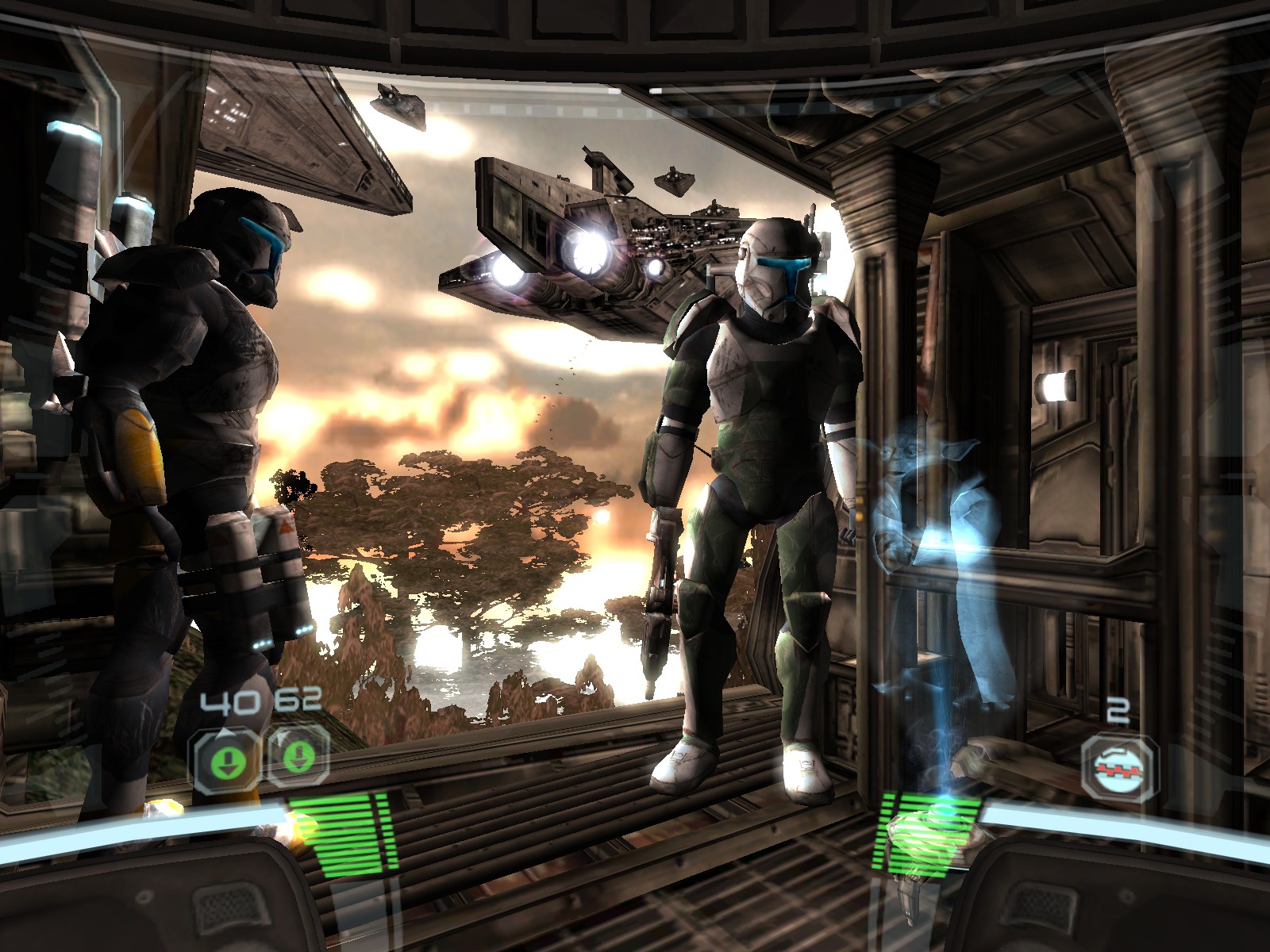Select the right green ammo clip indicator
This screenshot has height=952, width=1270.
click(298, 758)
